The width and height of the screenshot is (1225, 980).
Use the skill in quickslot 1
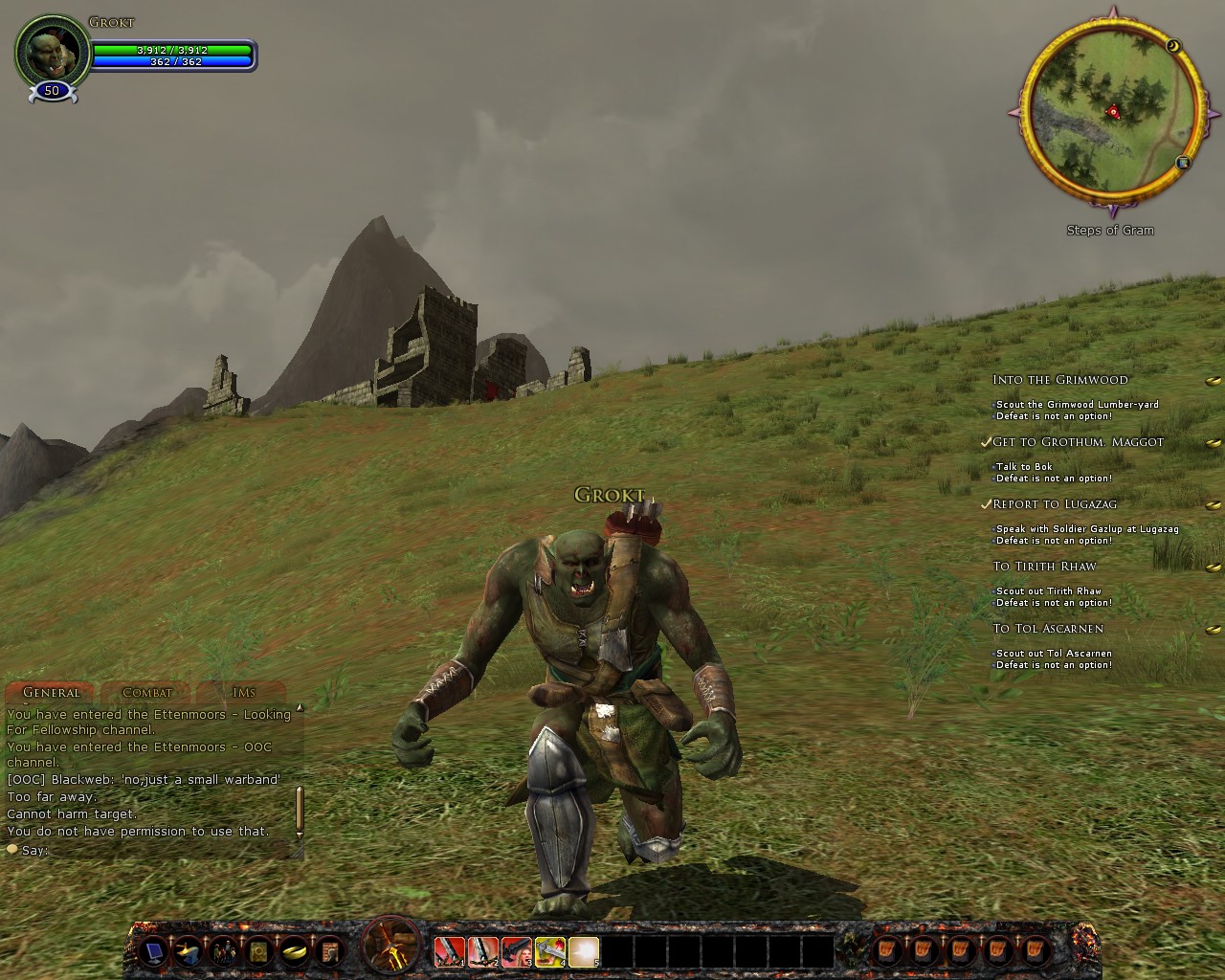pos(450,951)
